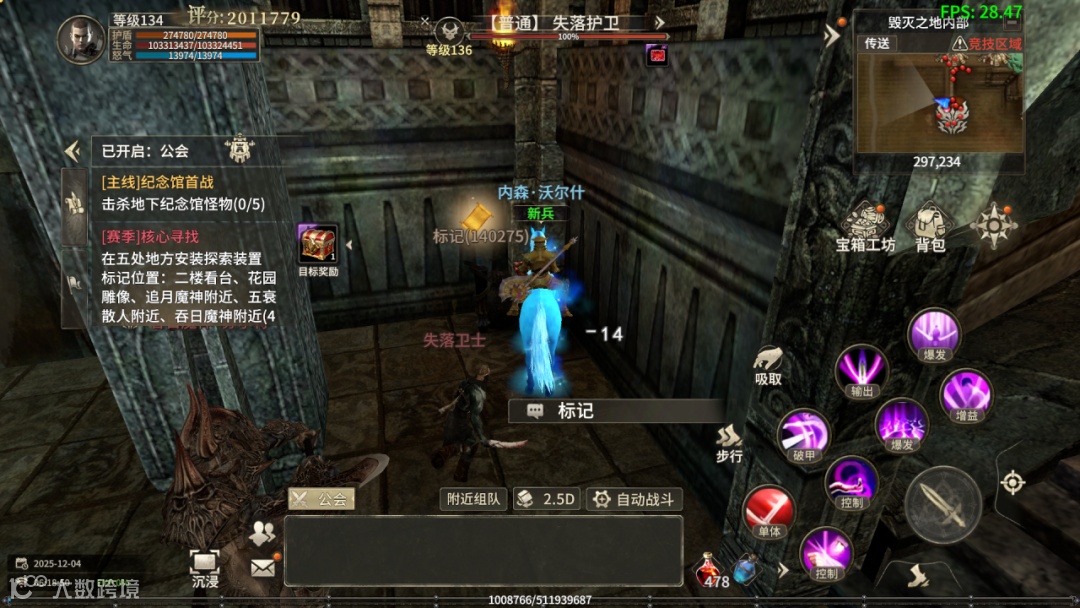1080x608 pixels.
Task: Activate the 增益 buff skill
Action: click(965, 394)
